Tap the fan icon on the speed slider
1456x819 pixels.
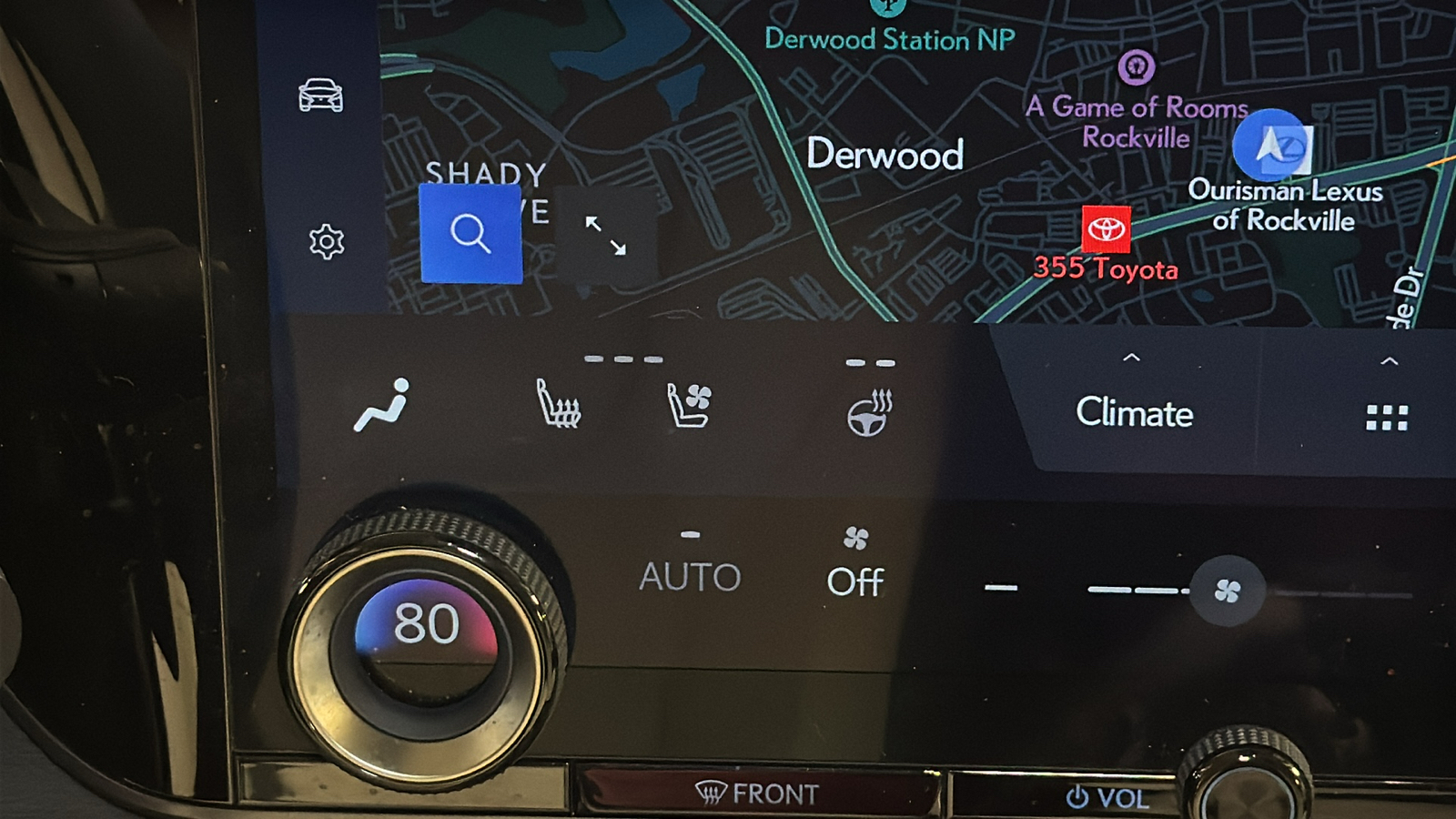point(1226,590)
